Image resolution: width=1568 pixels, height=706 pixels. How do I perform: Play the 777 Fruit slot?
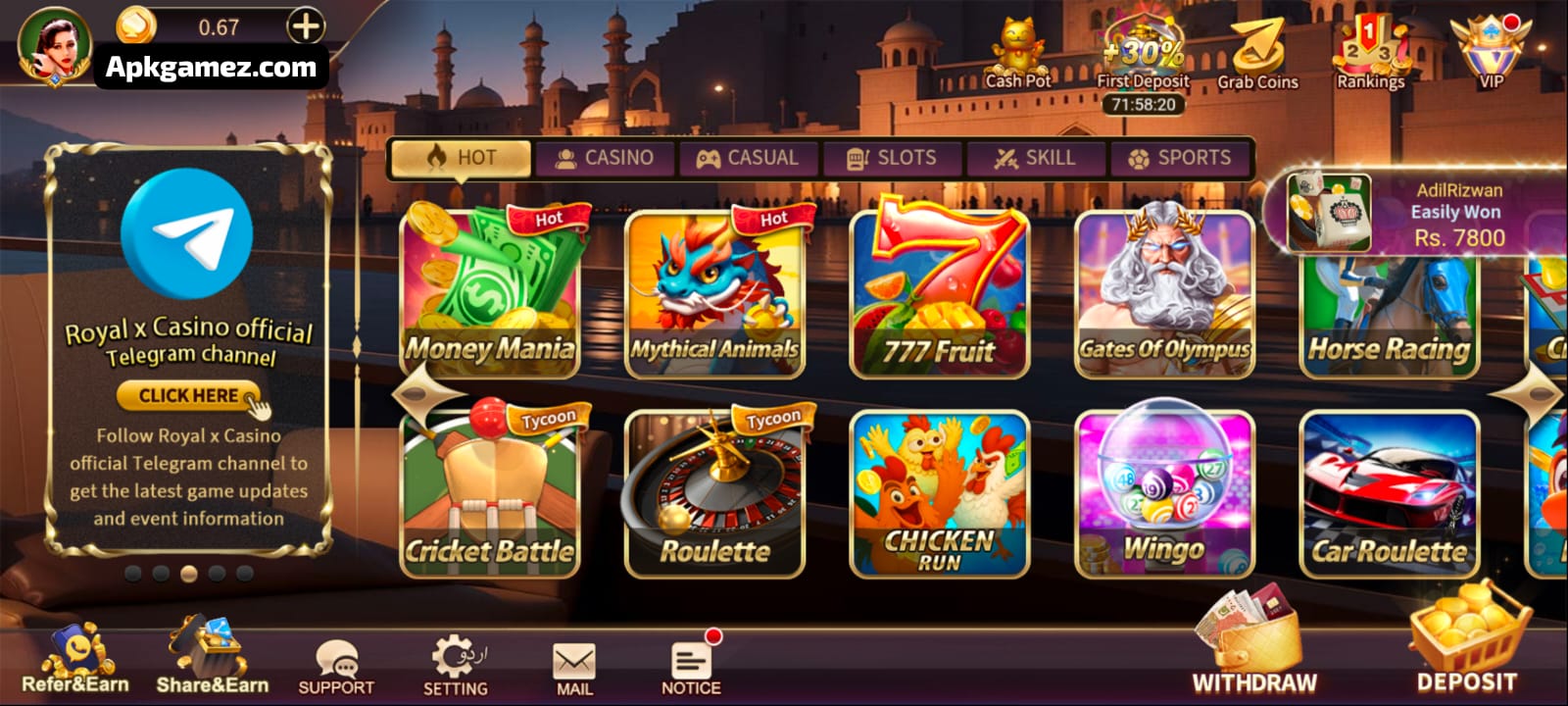click(940, 292)
